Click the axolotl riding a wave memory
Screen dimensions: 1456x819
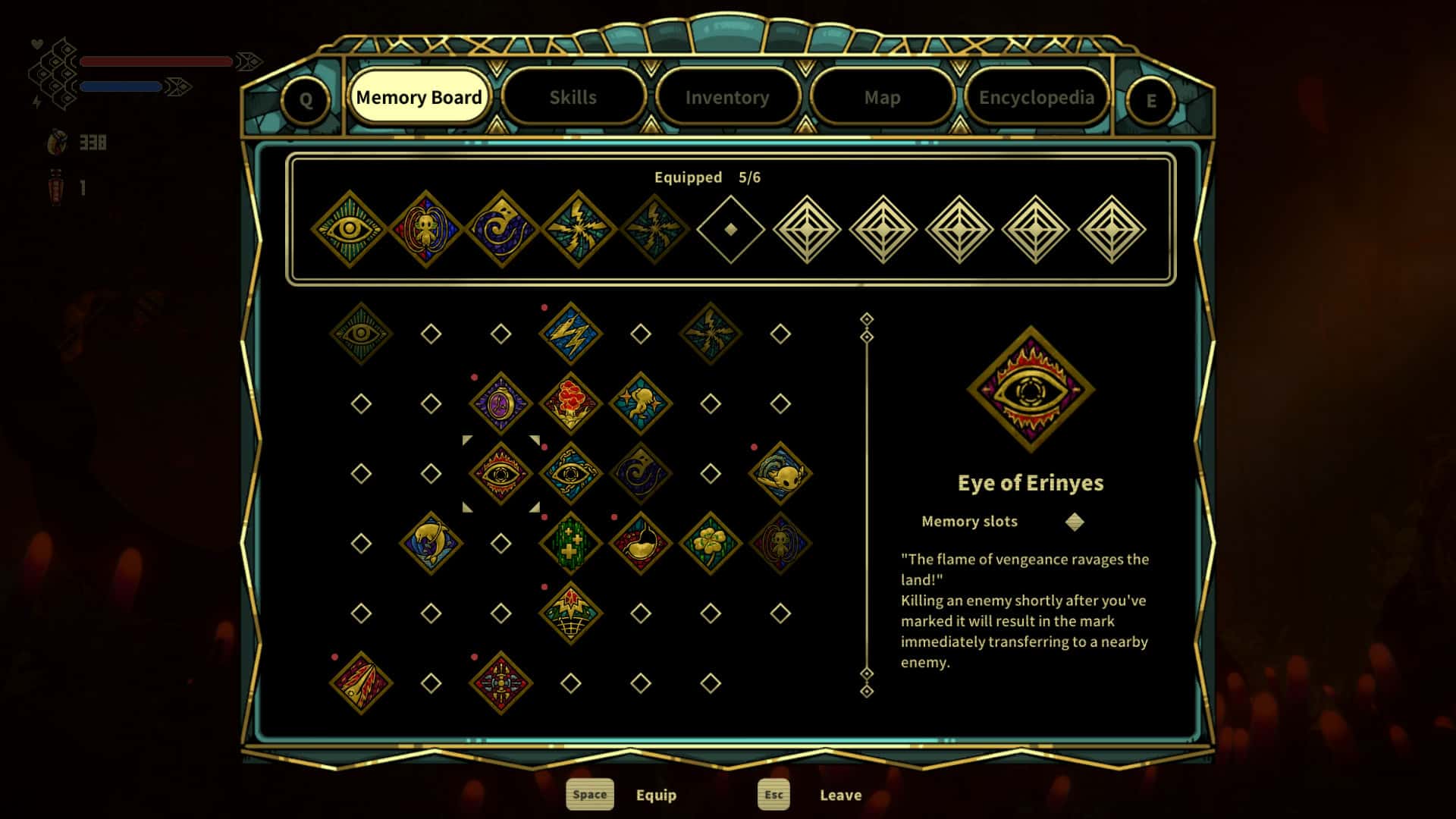tap(781, 472)
